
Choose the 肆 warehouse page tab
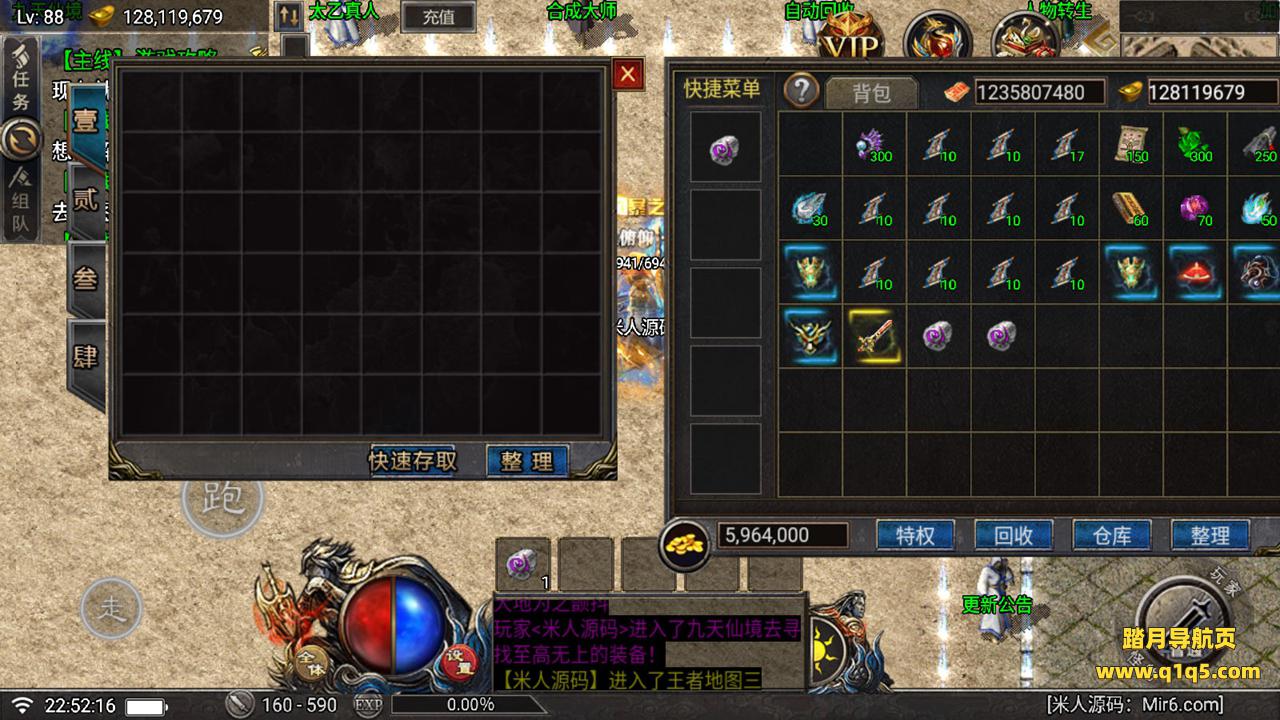tap(87, 357)
